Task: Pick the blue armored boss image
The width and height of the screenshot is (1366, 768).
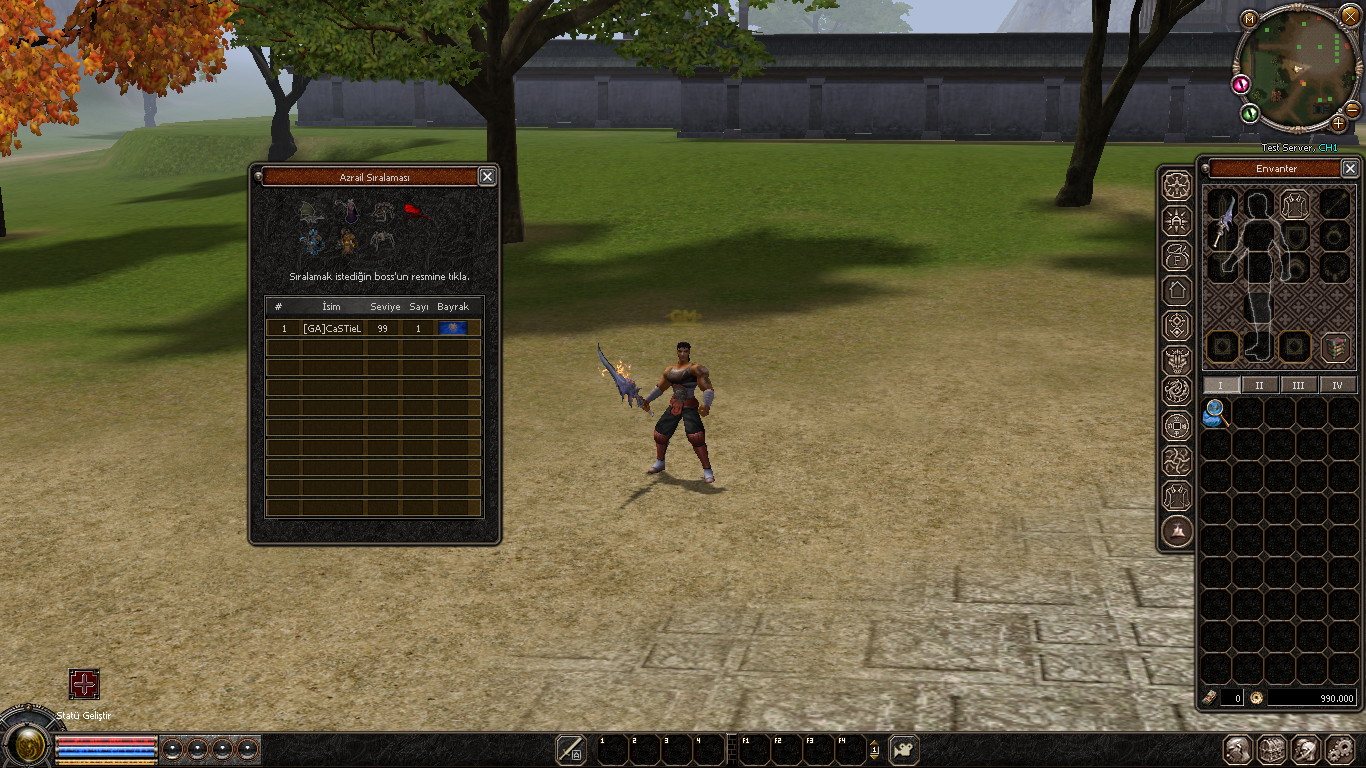Action: click(313, 241)
